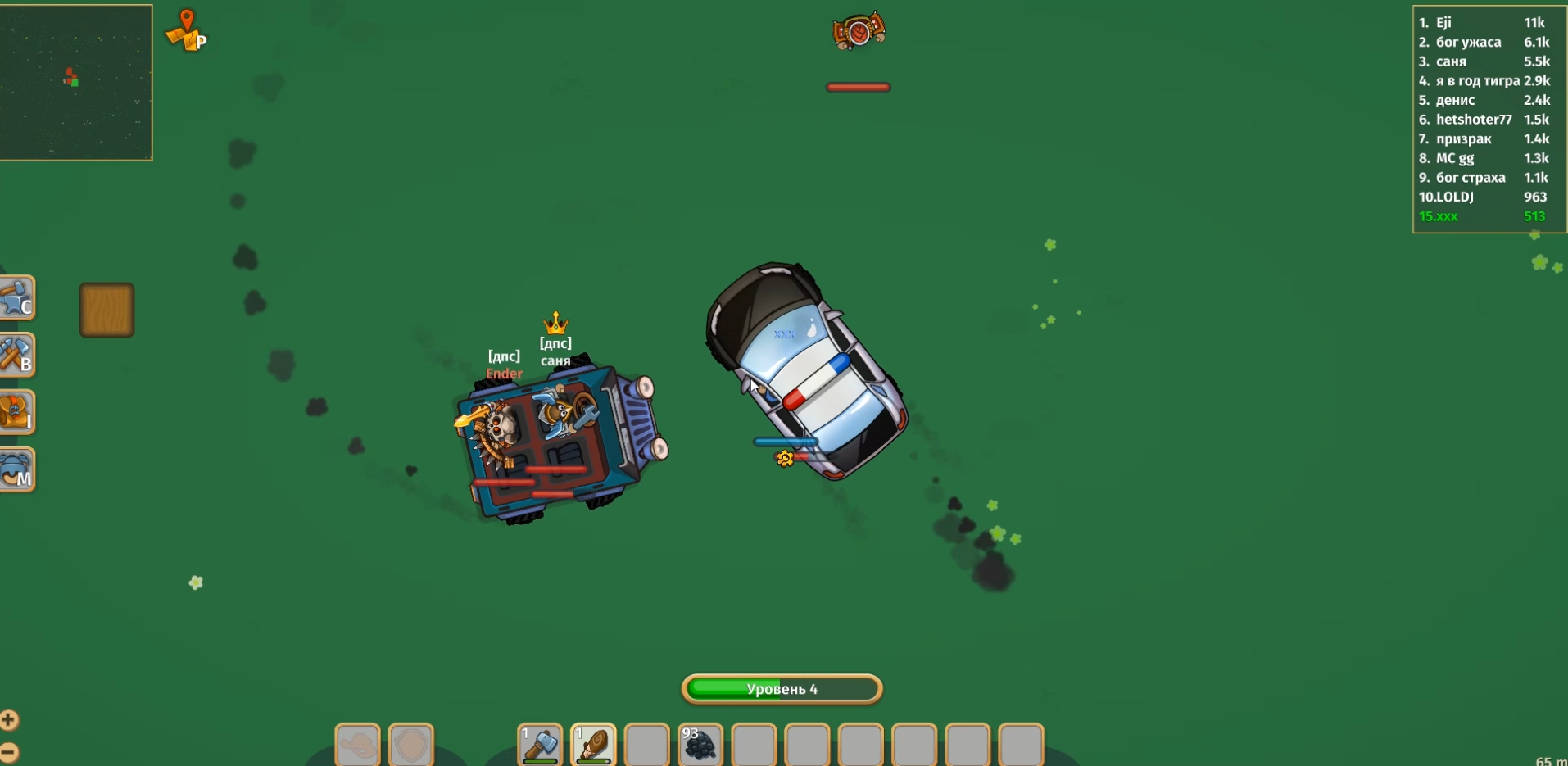The image size is (1568, 766).
Task: Click the minimap in the corner
Action: click(x=76, y=82)
